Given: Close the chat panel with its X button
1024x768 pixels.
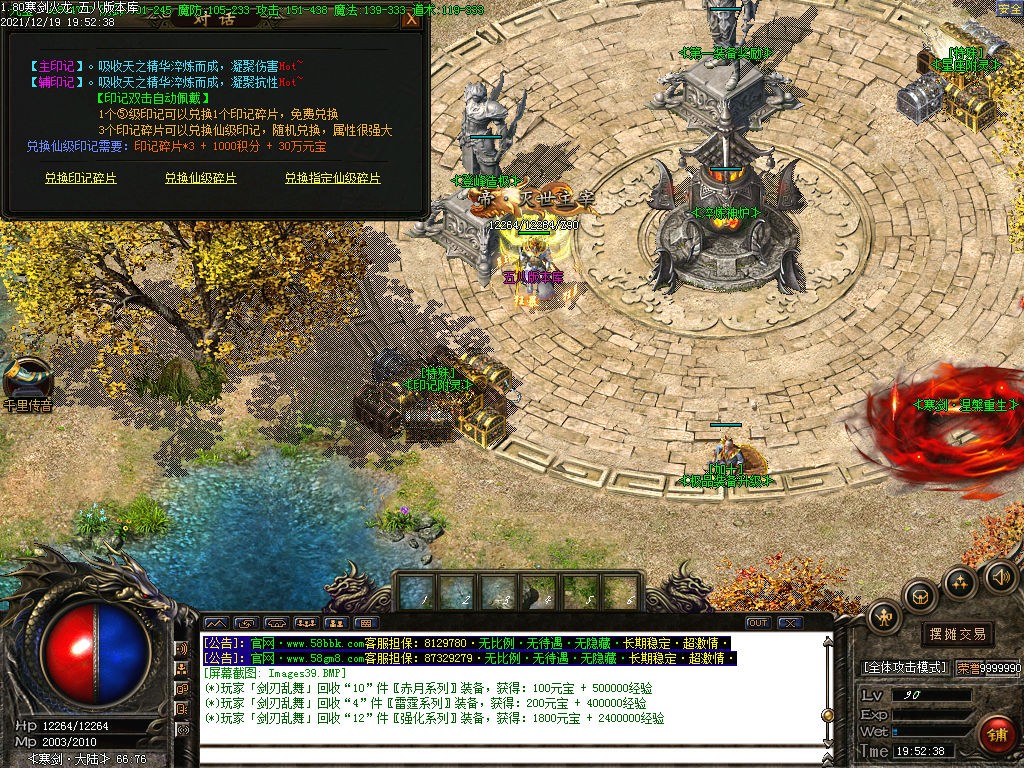Looking at the screenshot, I should pos(790,623).
